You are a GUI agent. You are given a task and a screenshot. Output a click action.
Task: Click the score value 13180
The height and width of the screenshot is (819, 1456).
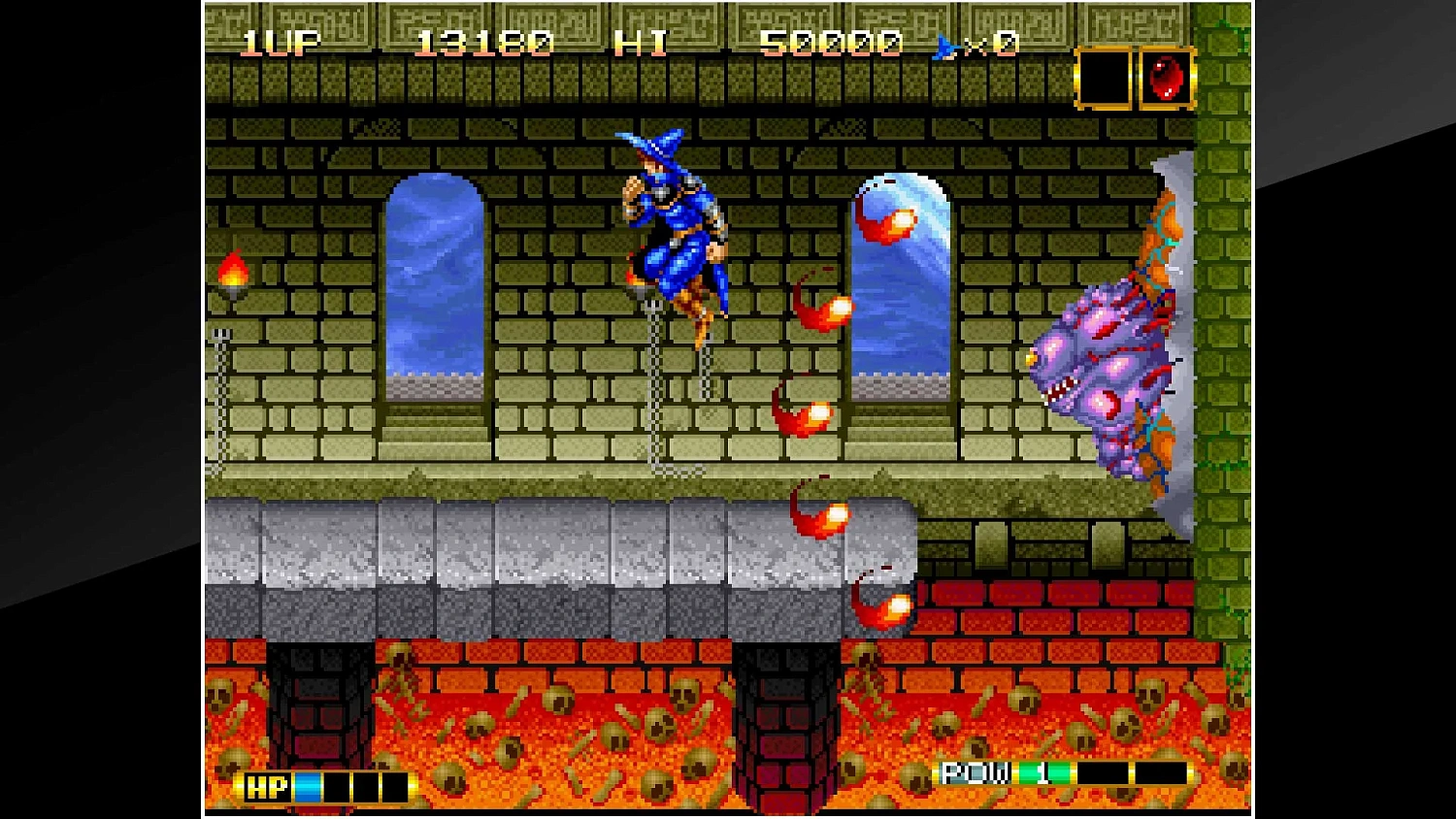coord(483,41)
